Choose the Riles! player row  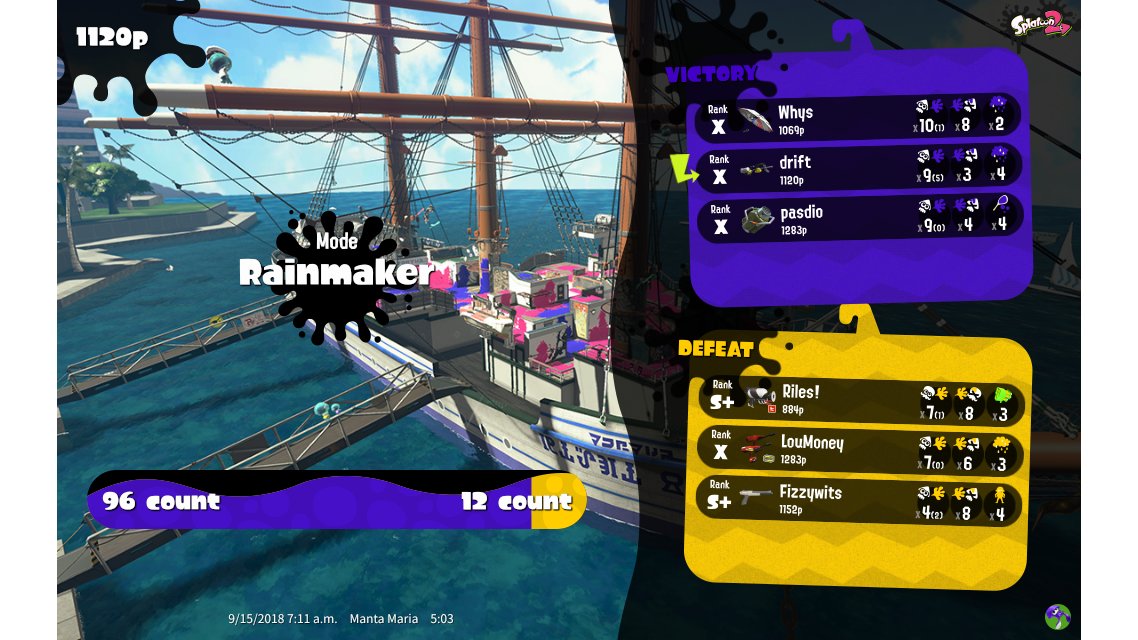click(858, 398)
